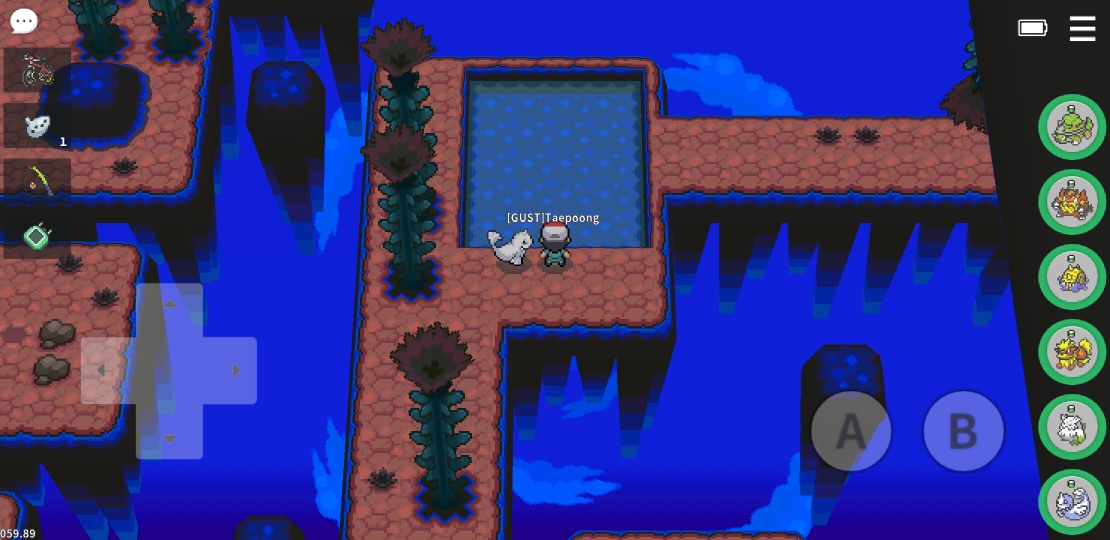Tap the on-screen B button
Screen dimensions: 1110x540
[x=962, y=431]
